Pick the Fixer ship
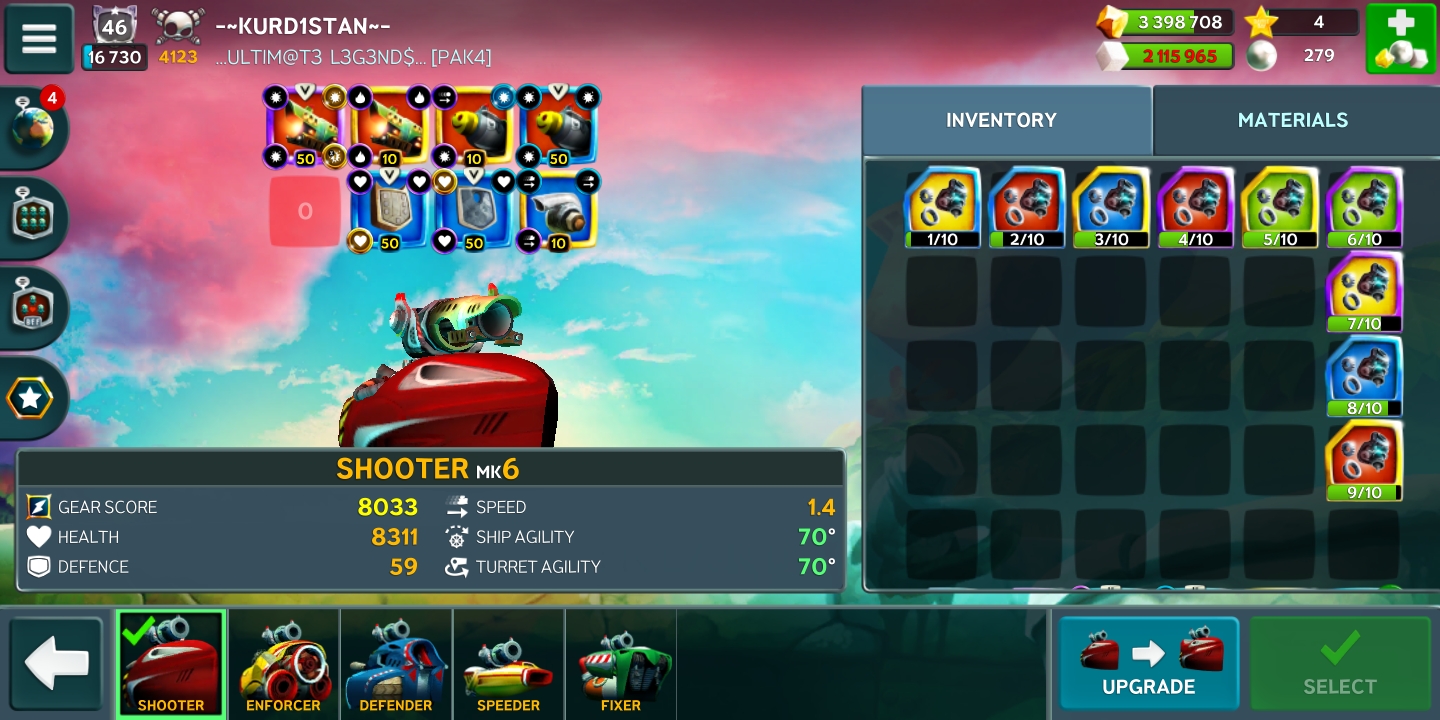The height and width of the screenshot is (720, 1440). (x=621, y=665)
